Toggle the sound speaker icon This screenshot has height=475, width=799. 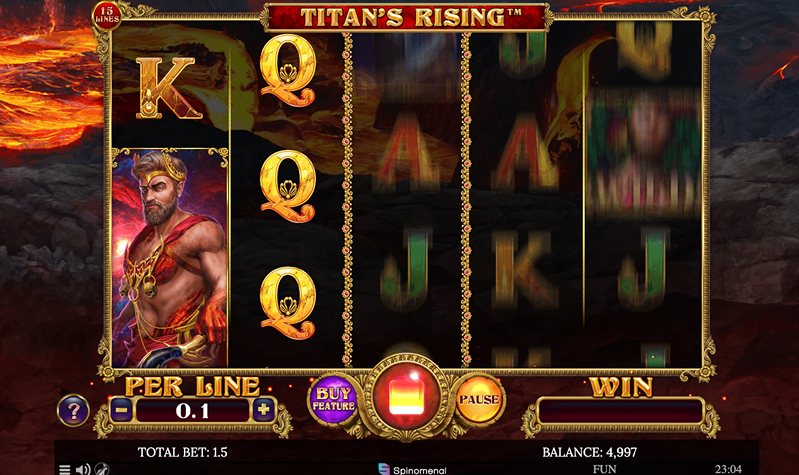coord(83,468)
